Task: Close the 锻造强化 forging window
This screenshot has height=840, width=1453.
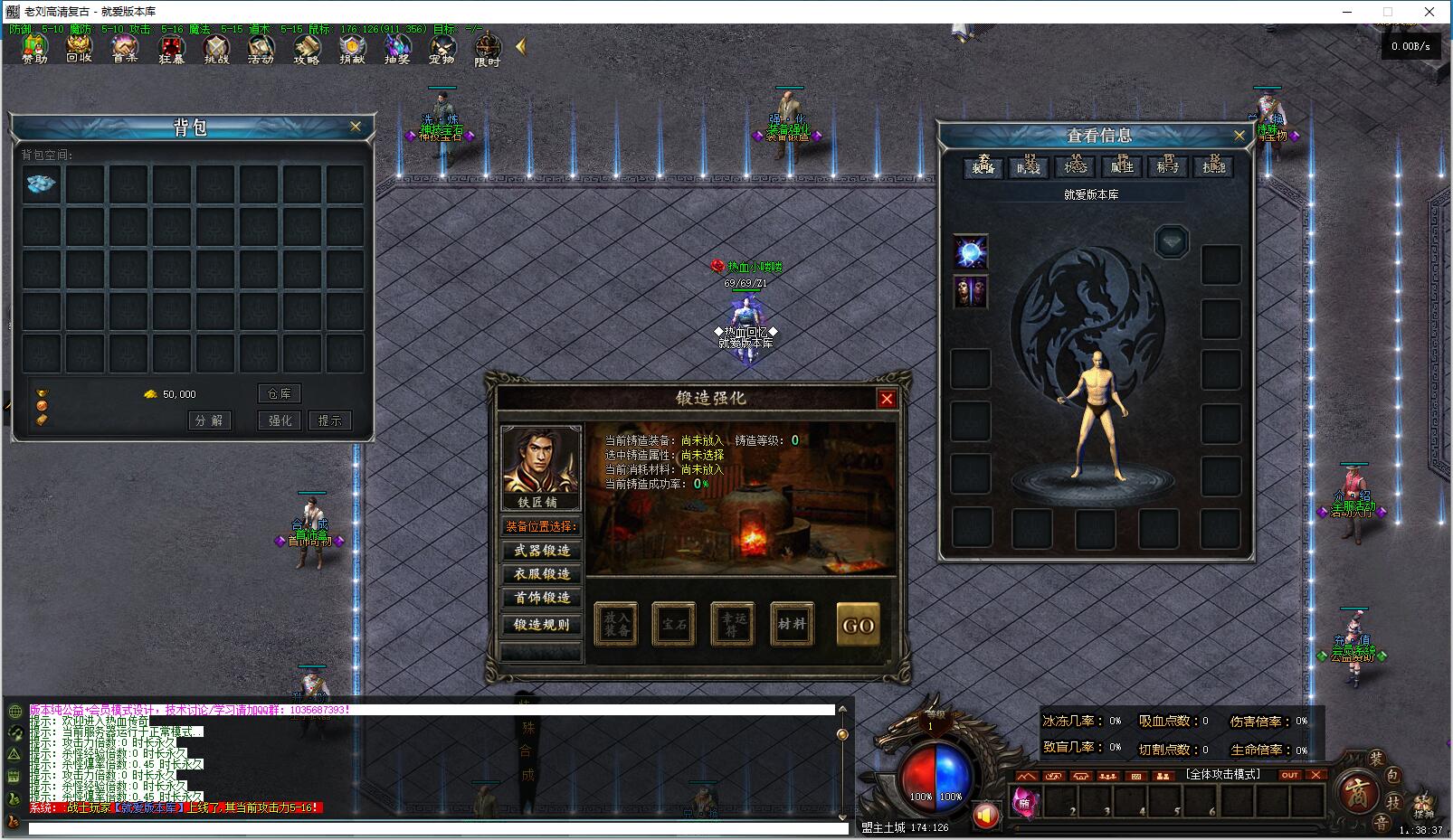Action: 887,399
